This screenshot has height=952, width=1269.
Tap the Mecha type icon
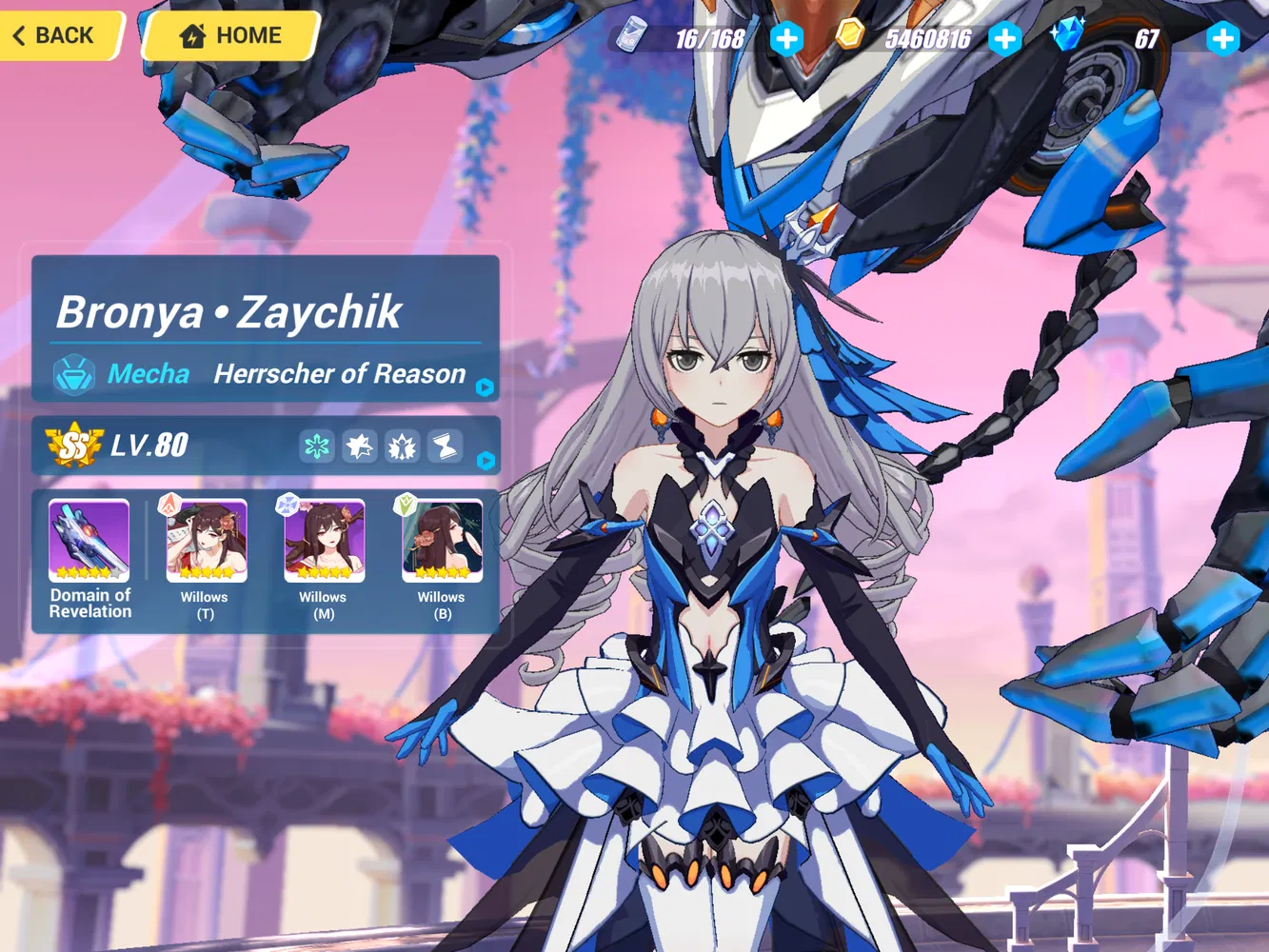tap(72, 373)
